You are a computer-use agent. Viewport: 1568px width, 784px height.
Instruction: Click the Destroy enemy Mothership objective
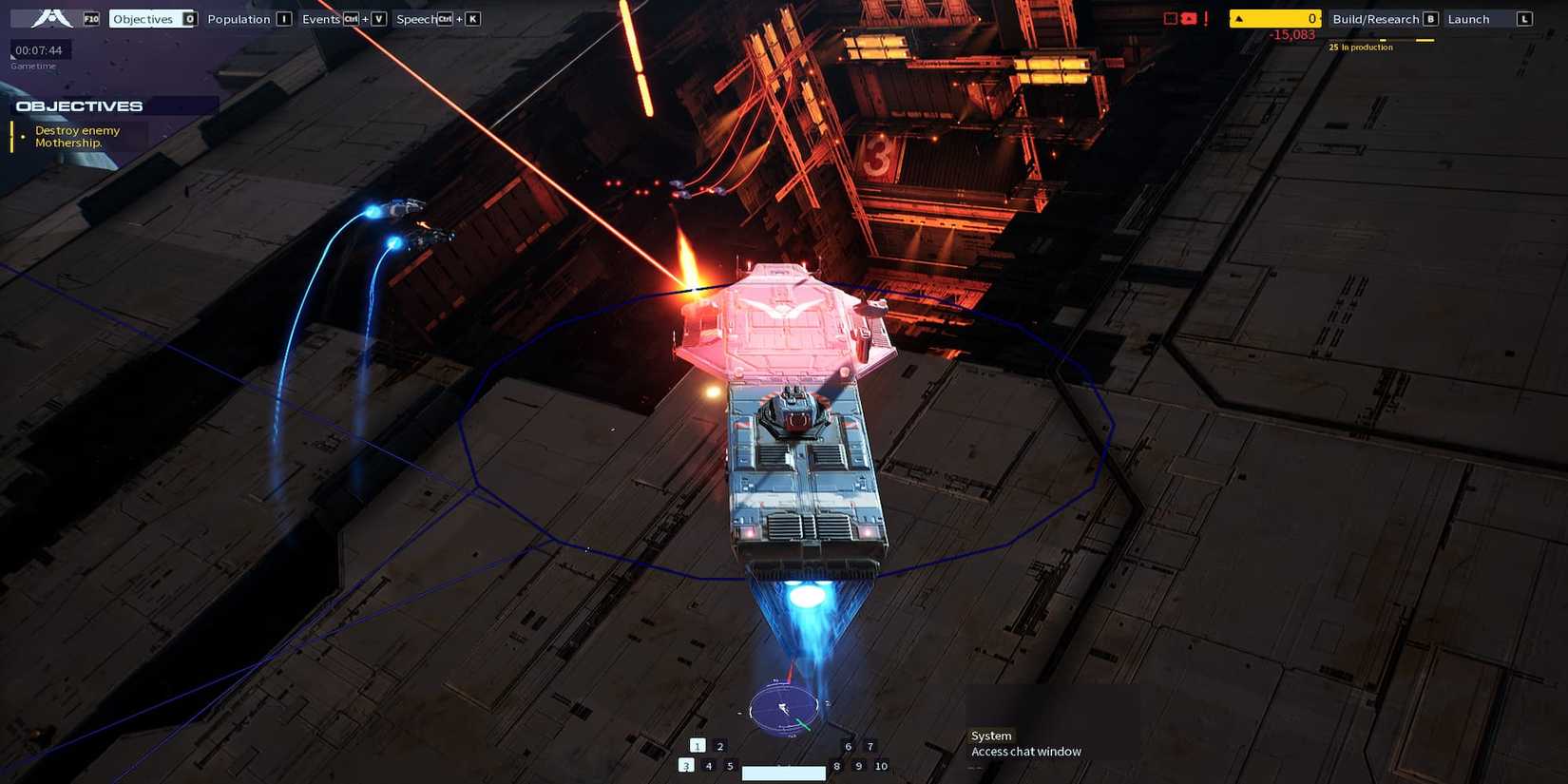(78, 136)
